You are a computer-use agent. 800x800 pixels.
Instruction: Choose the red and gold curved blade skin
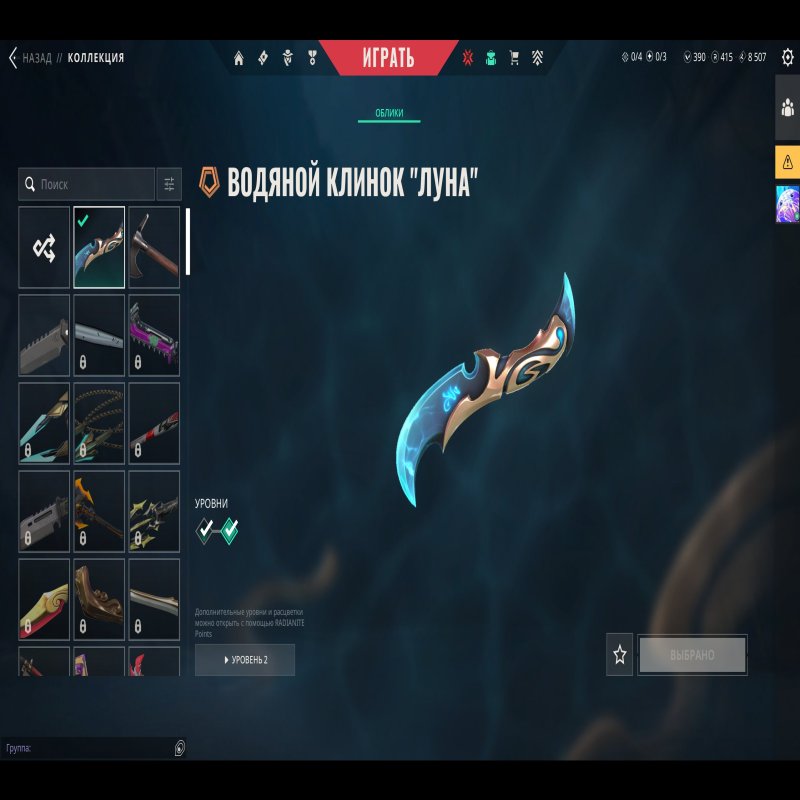[x=44, y=599]
